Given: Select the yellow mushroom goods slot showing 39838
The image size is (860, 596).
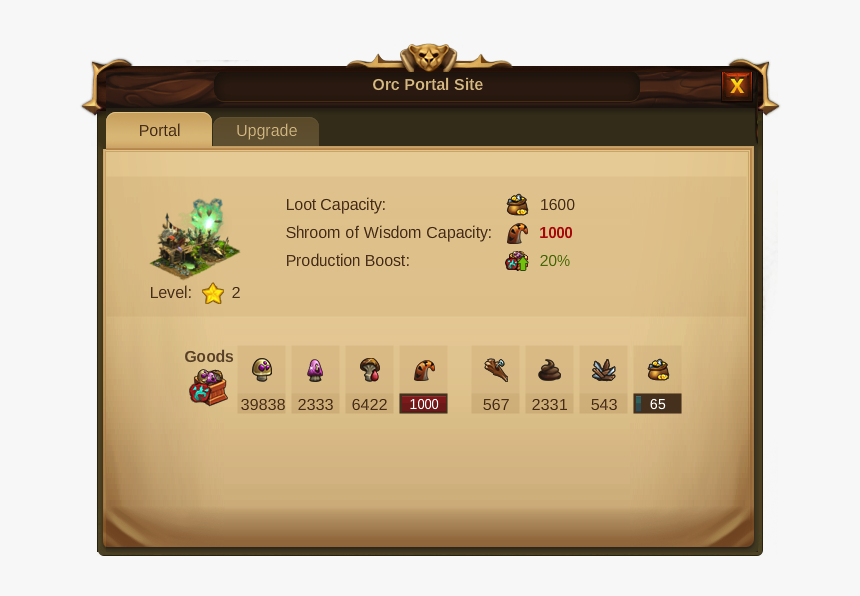Looking at the screenshot, I should pos(262,379).
